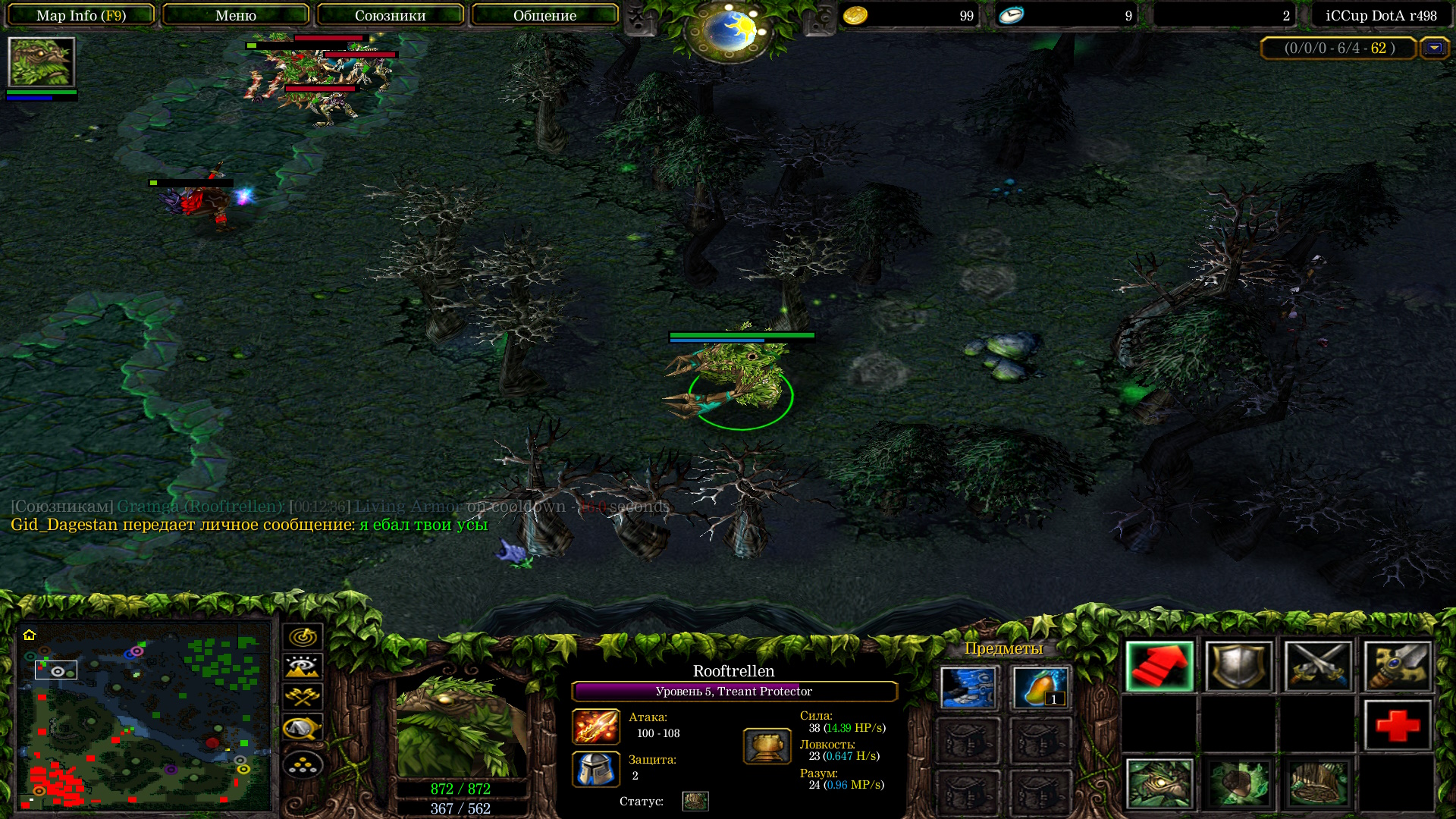Toggle ally color mode crossed axes button
This screenshot has width=1456, height=819.
(303, 697)
